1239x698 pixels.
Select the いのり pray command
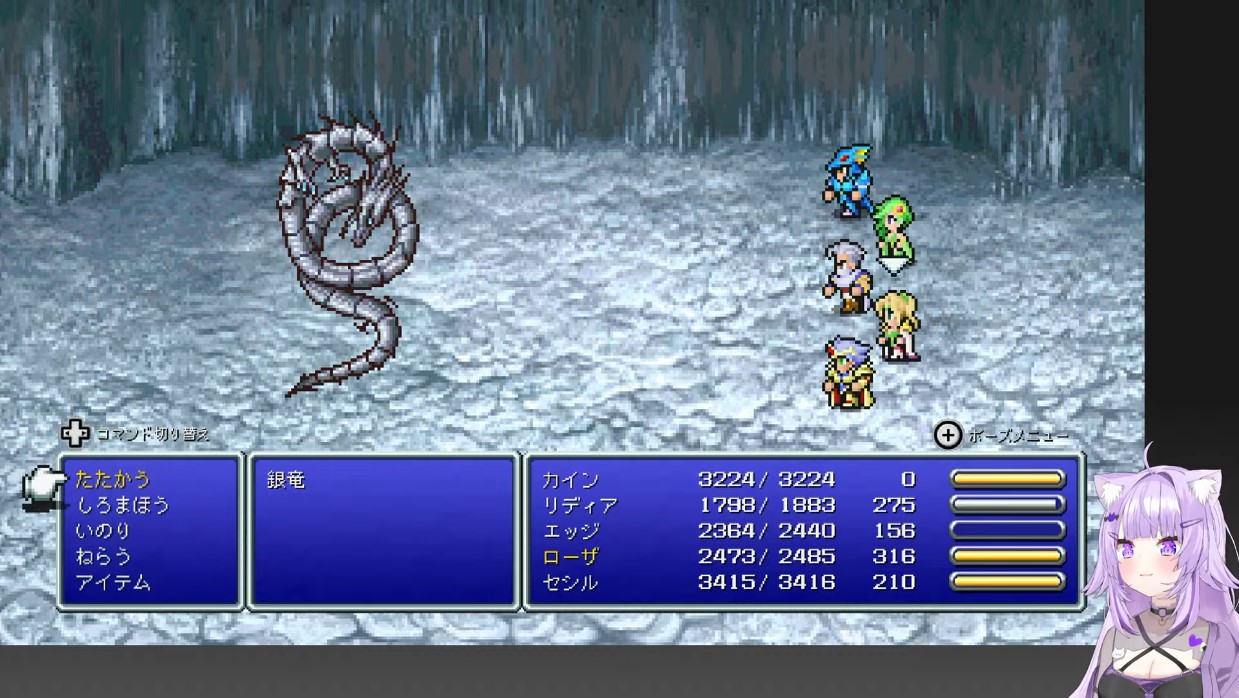[103, 531]
